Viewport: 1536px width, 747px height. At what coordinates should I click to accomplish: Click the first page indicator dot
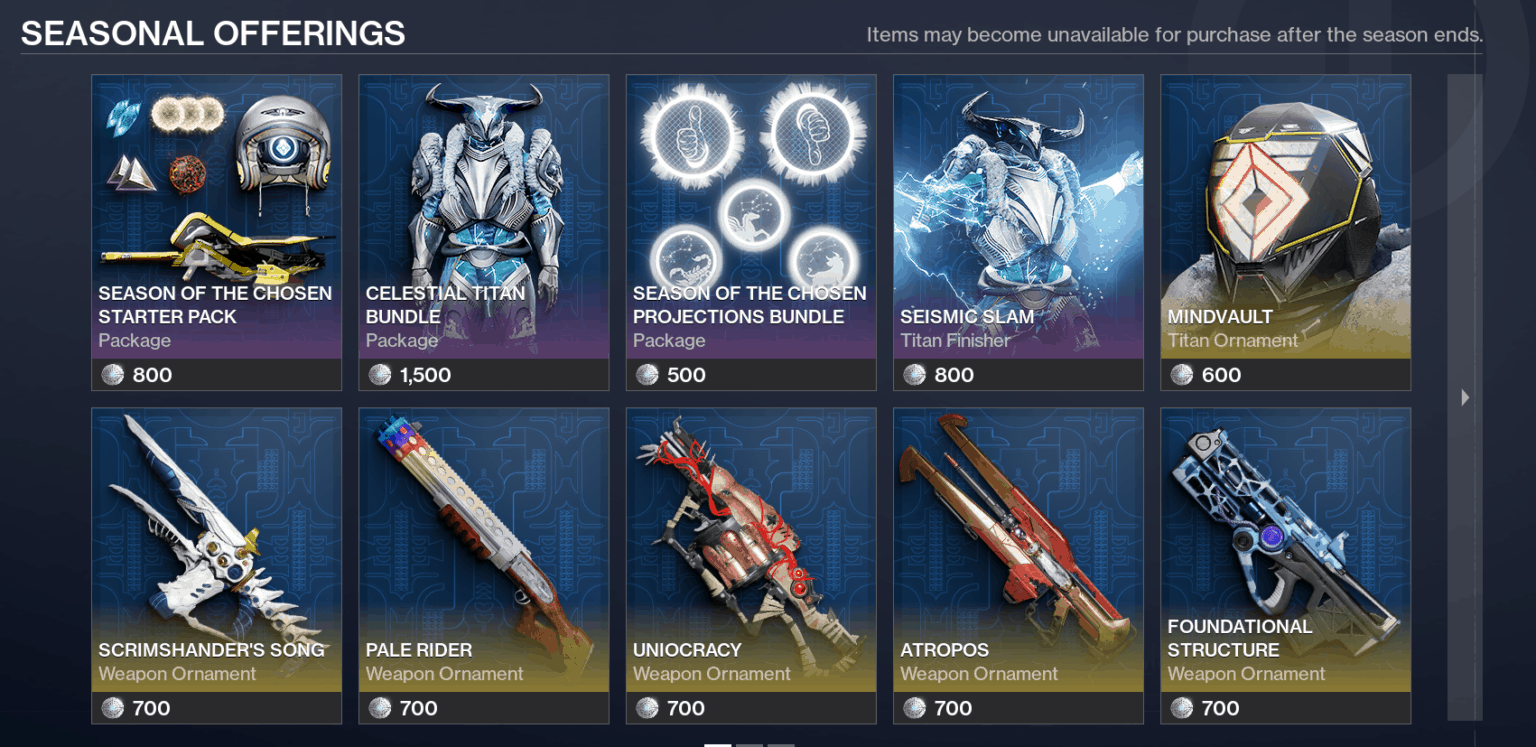coord(718,743)
